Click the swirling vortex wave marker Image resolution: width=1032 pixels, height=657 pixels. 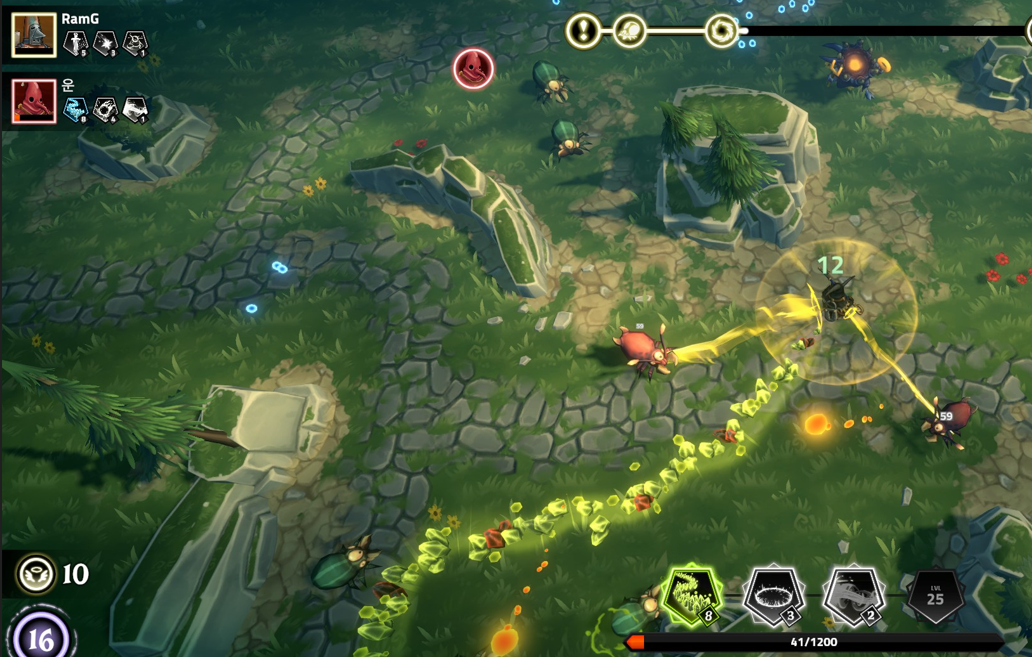(x=721, y=31)
